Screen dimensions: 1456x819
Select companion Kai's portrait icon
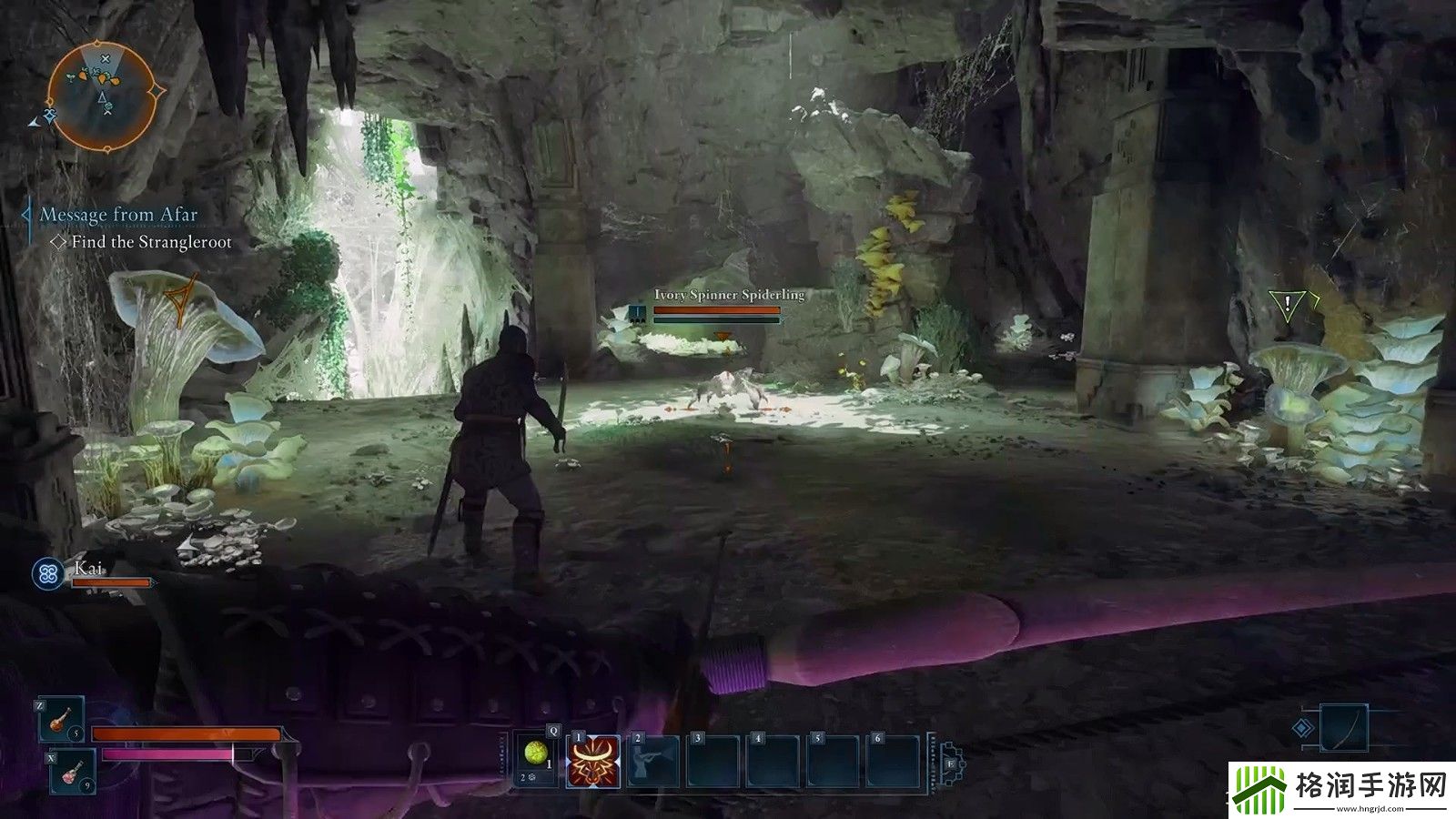(x=47, y=573)
